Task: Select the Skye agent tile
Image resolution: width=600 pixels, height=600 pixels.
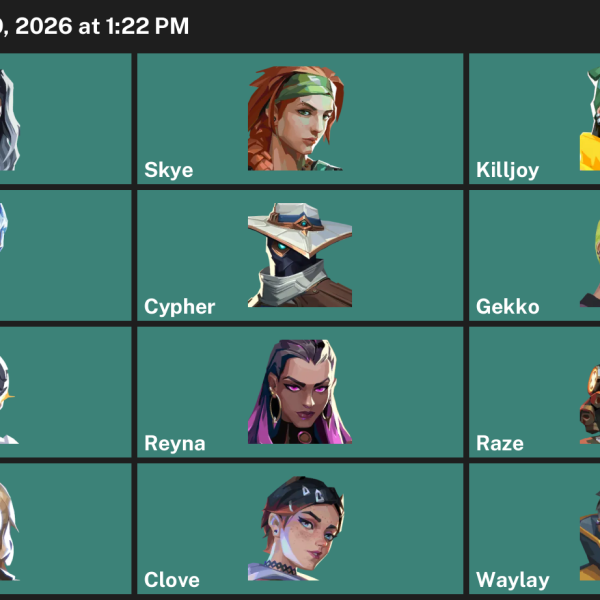Action: [x=299, y=119]
